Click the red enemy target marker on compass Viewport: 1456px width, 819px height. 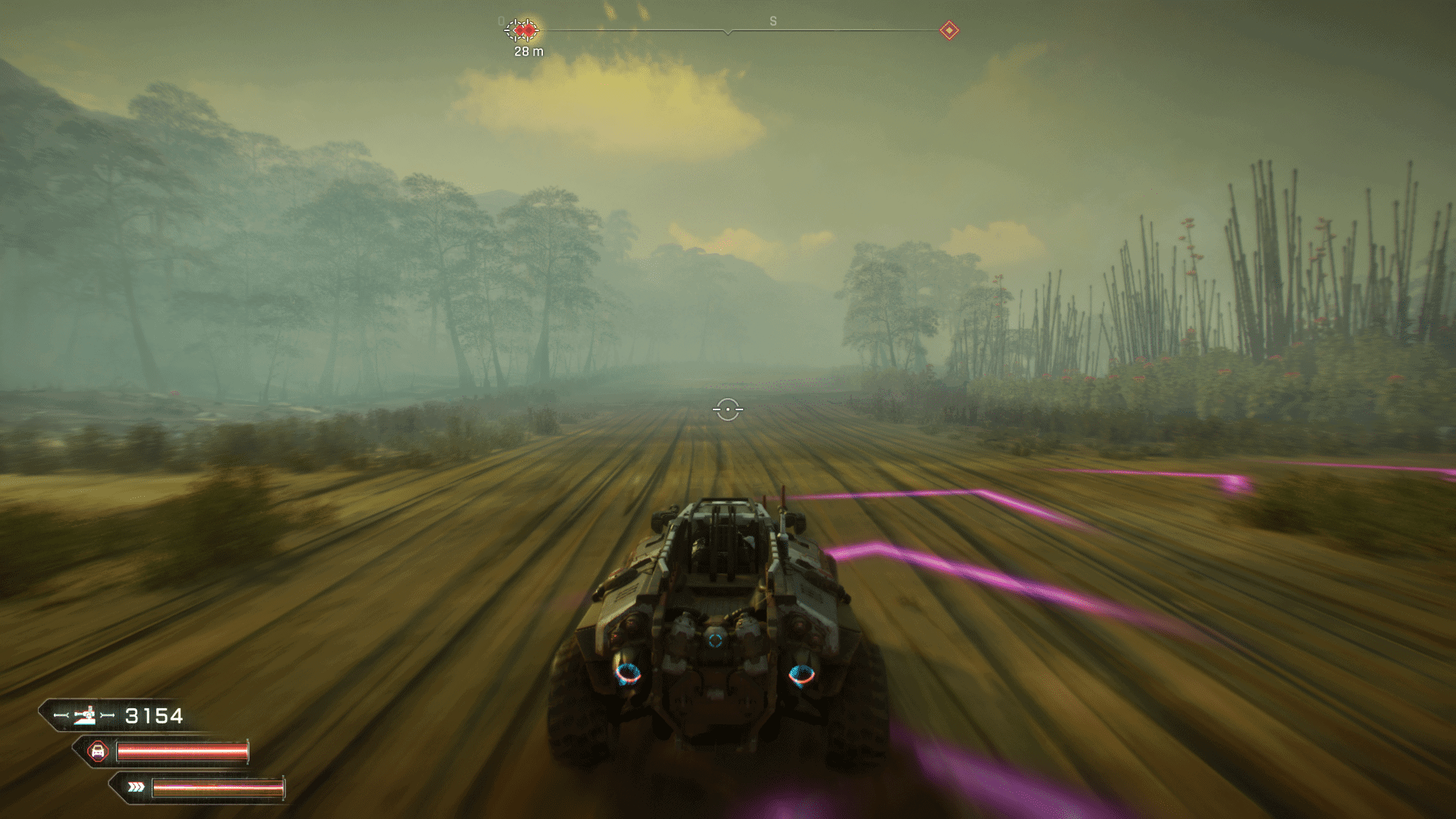522,30
